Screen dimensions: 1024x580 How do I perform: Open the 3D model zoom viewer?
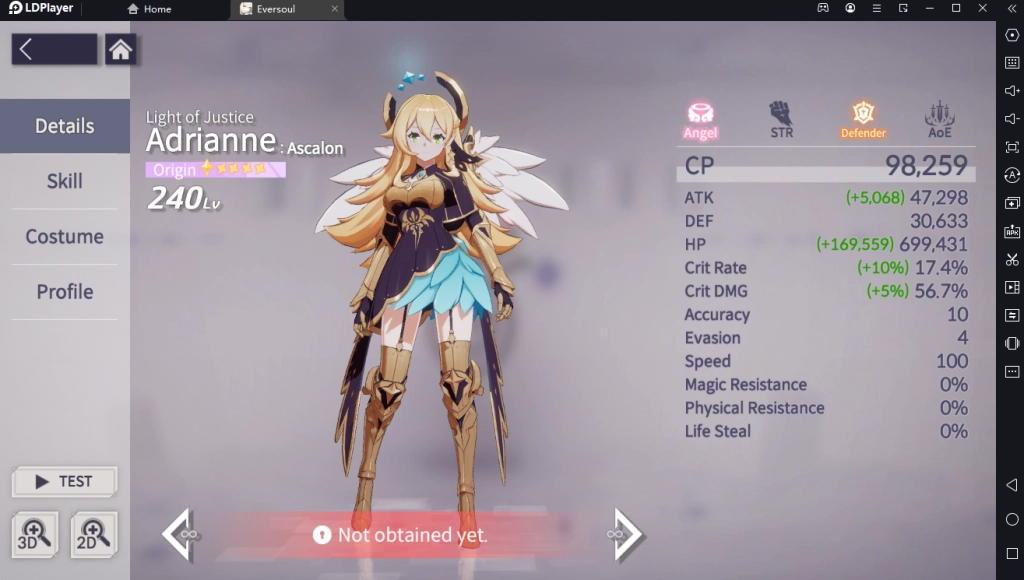tap(35, 534)
